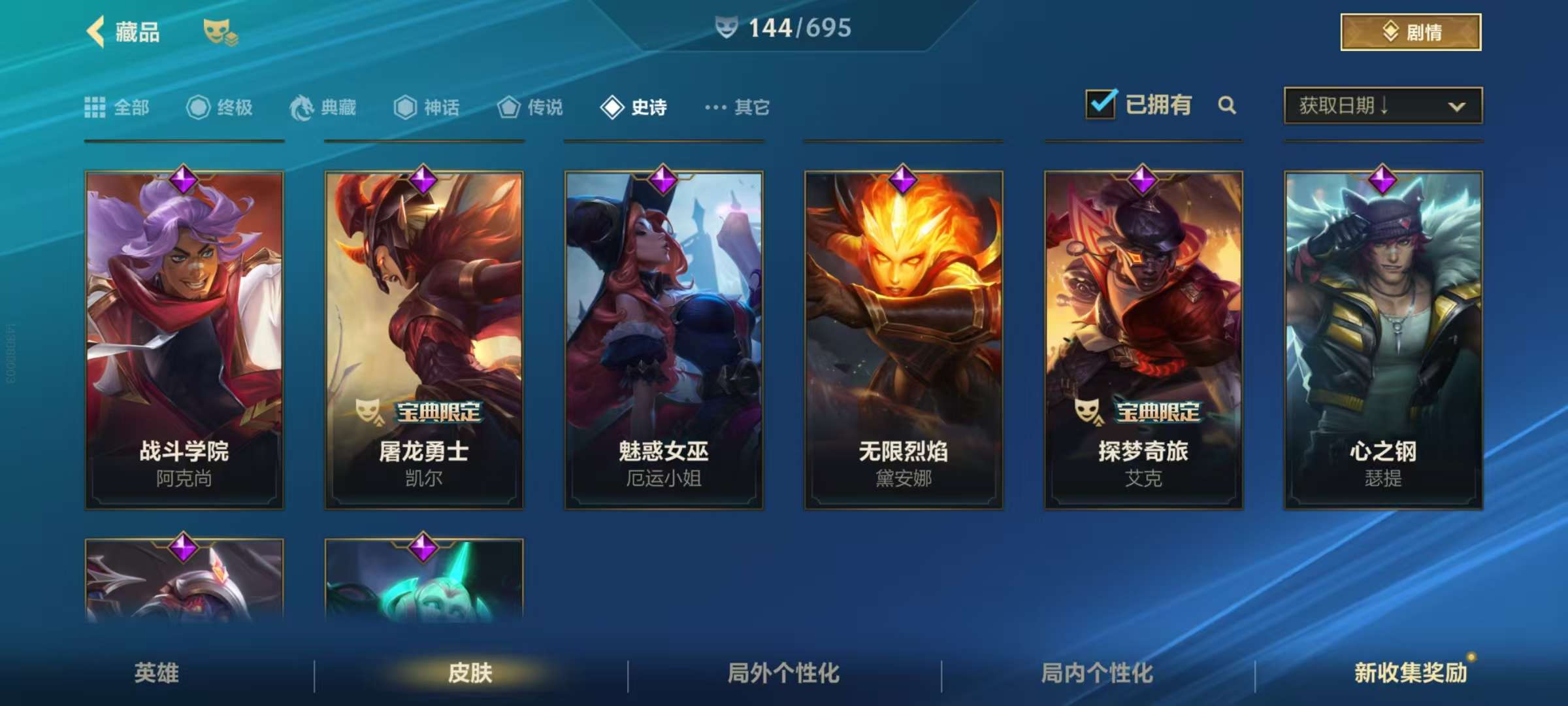
Task: Go to the 新收集奖励 tab
Action: (1411, 673)
